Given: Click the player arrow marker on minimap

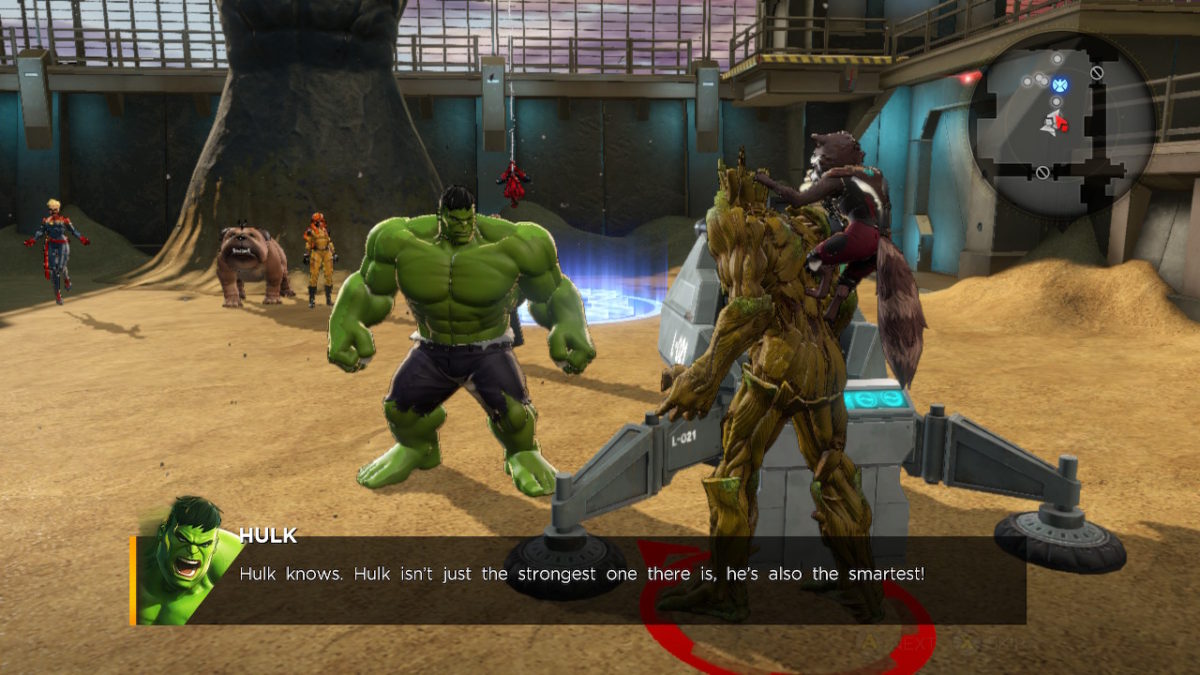Looking at the screenshot, I should [1054, 123].
